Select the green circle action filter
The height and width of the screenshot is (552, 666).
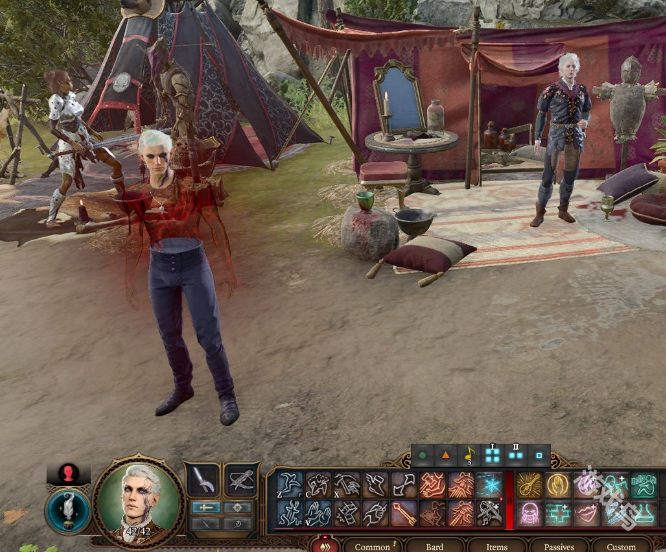tap(423, 456)
